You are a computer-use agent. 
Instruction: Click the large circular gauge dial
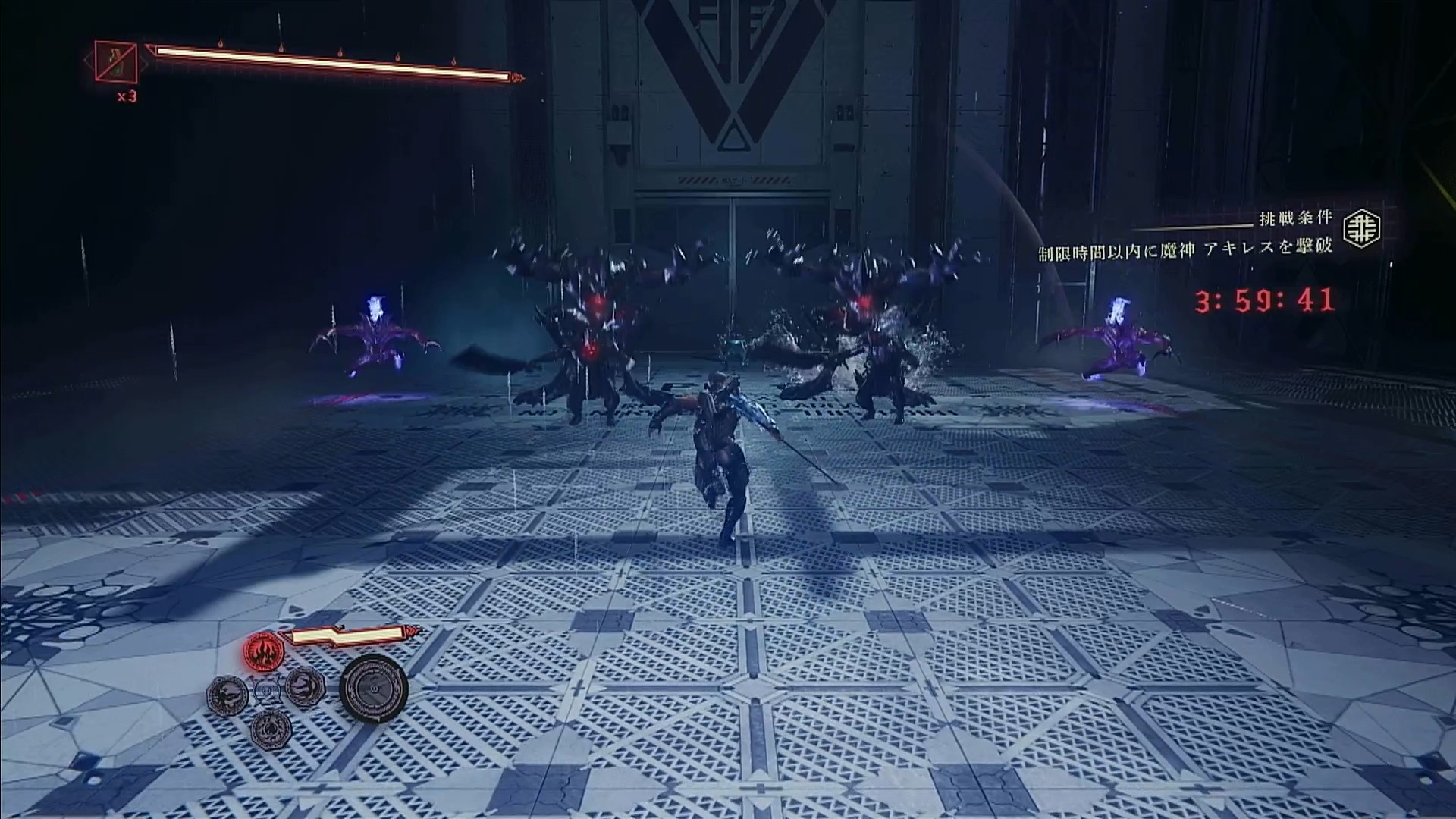click(373, 688)
